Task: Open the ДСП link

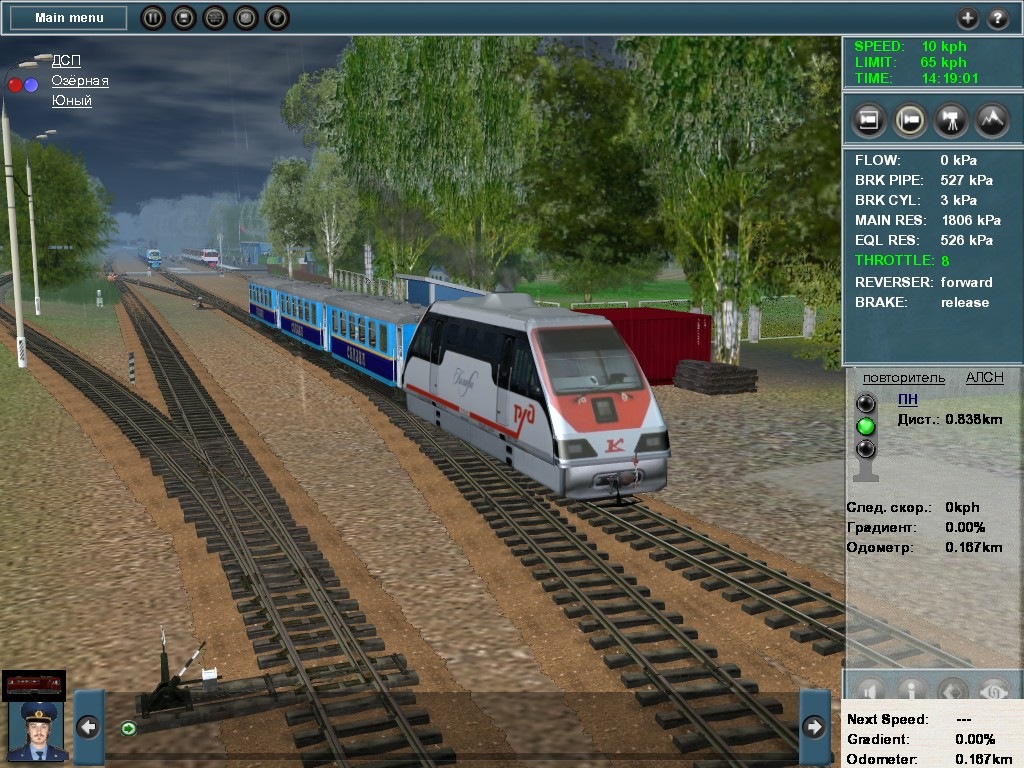Action: pyautogui.click(x=66, y=61)
